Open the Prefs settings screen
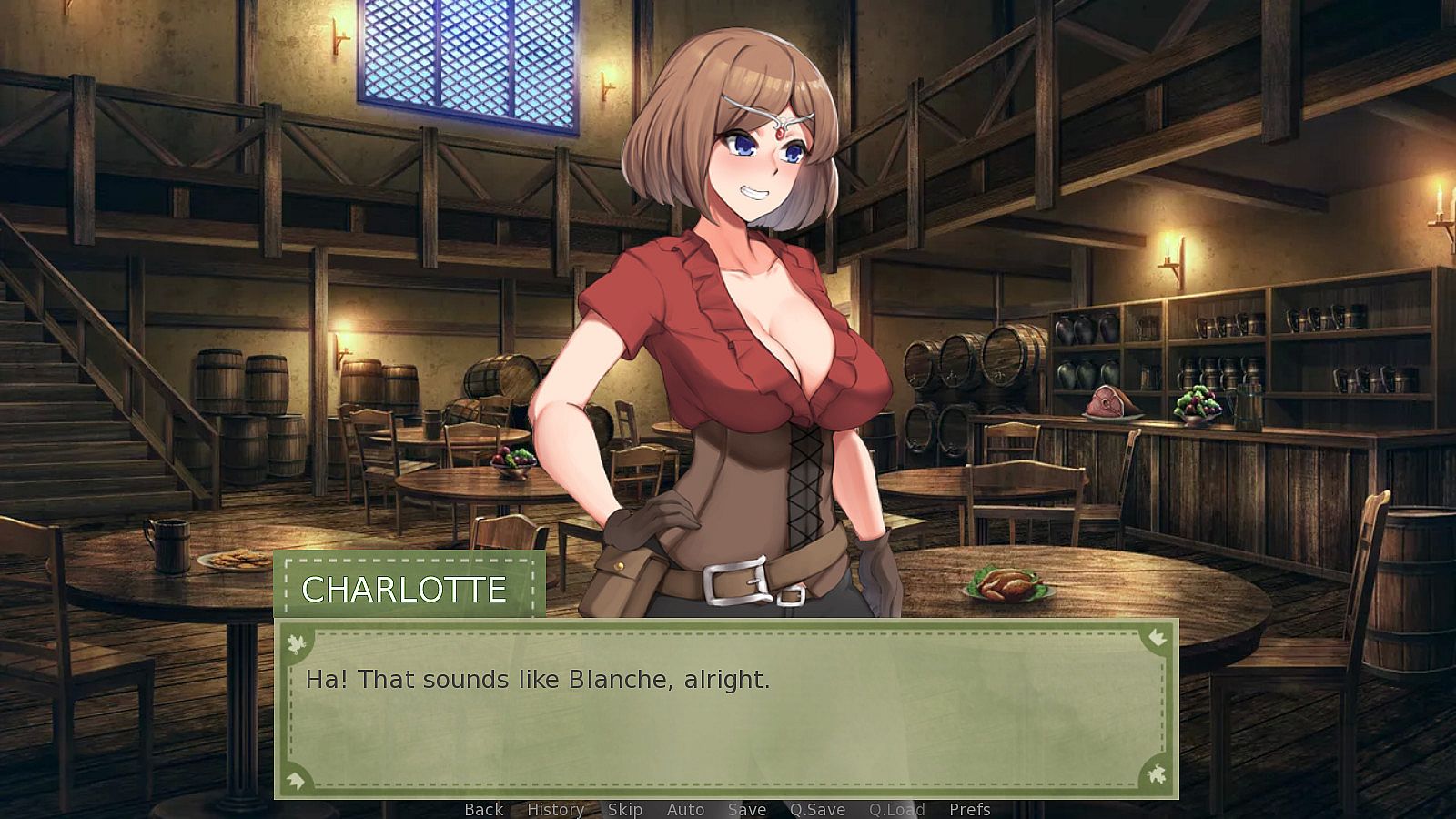This screenshot has height=819, width=1456. pos(969,809)
